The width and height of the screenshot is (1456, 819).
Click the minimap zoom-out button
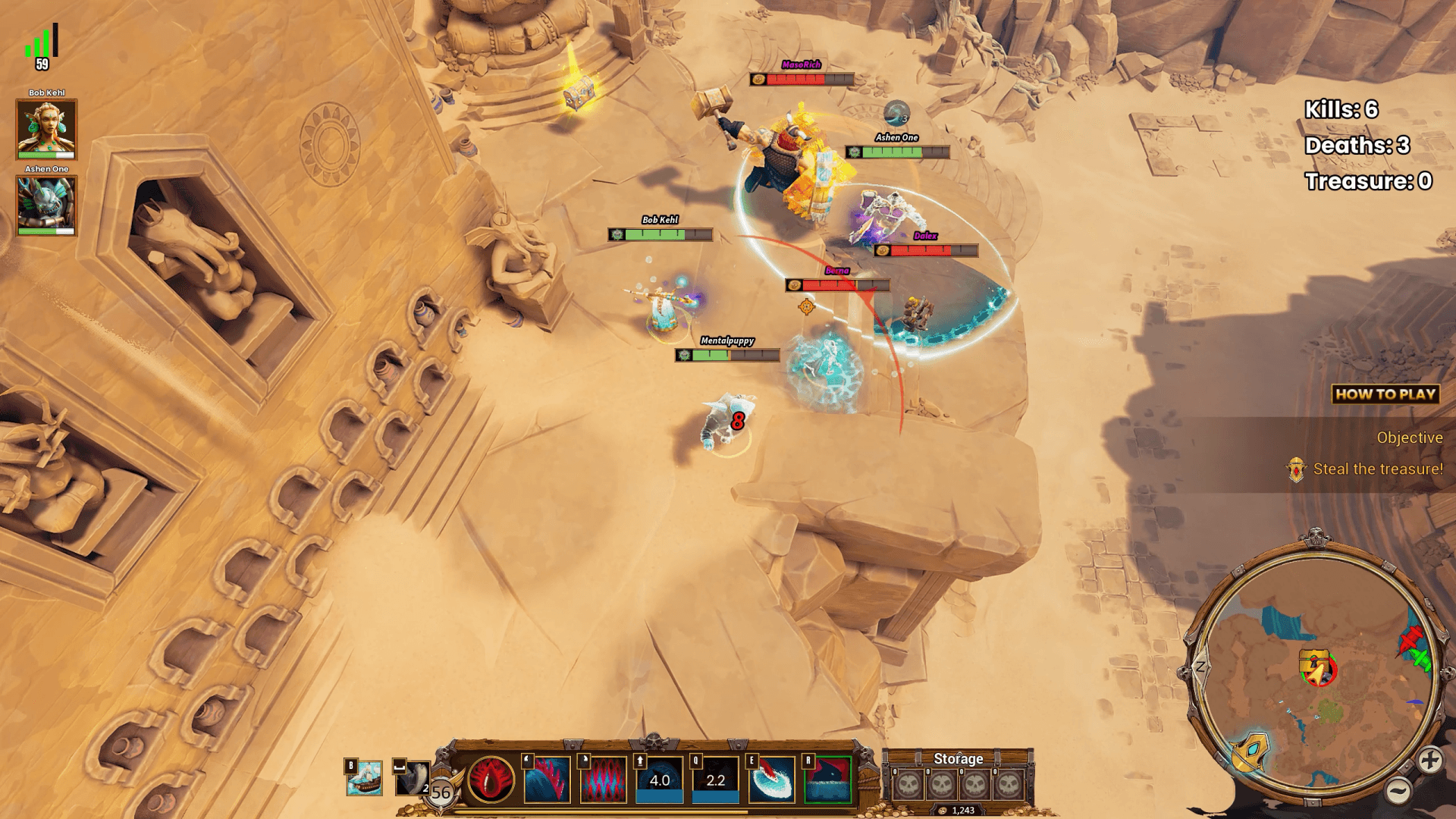coord(1400,789)
